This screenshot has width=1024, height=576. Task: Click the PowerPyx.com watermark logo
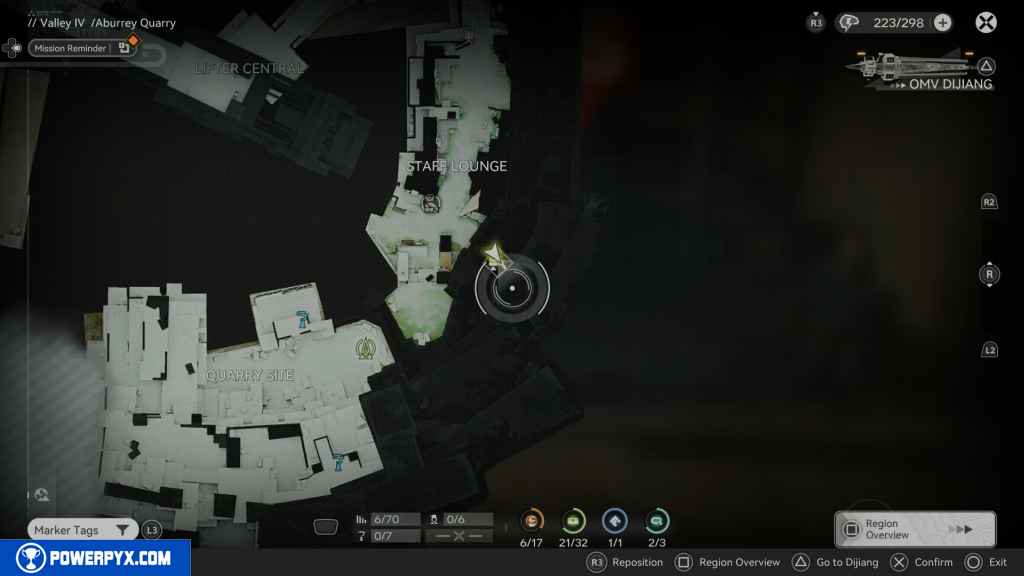coord(95,558)
